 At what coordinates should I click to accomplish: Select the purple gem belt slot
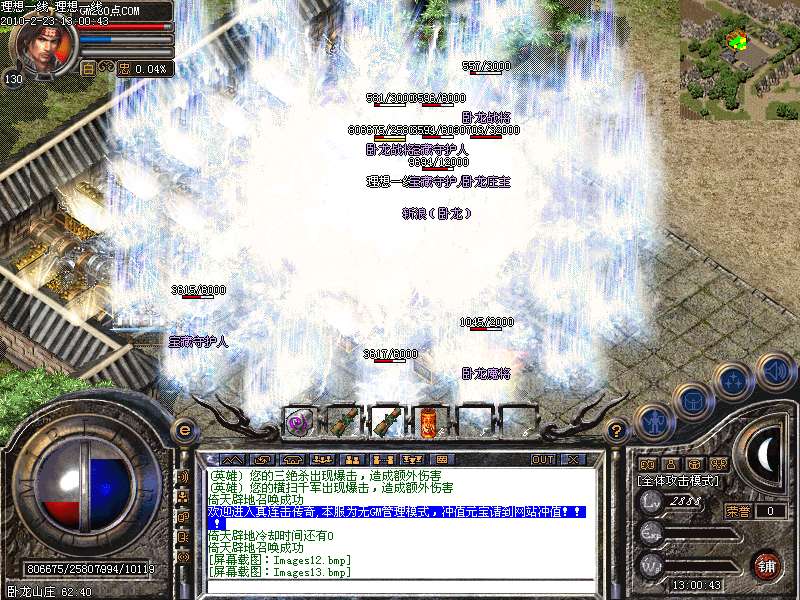pyautogui.click(x=298, y=422)
